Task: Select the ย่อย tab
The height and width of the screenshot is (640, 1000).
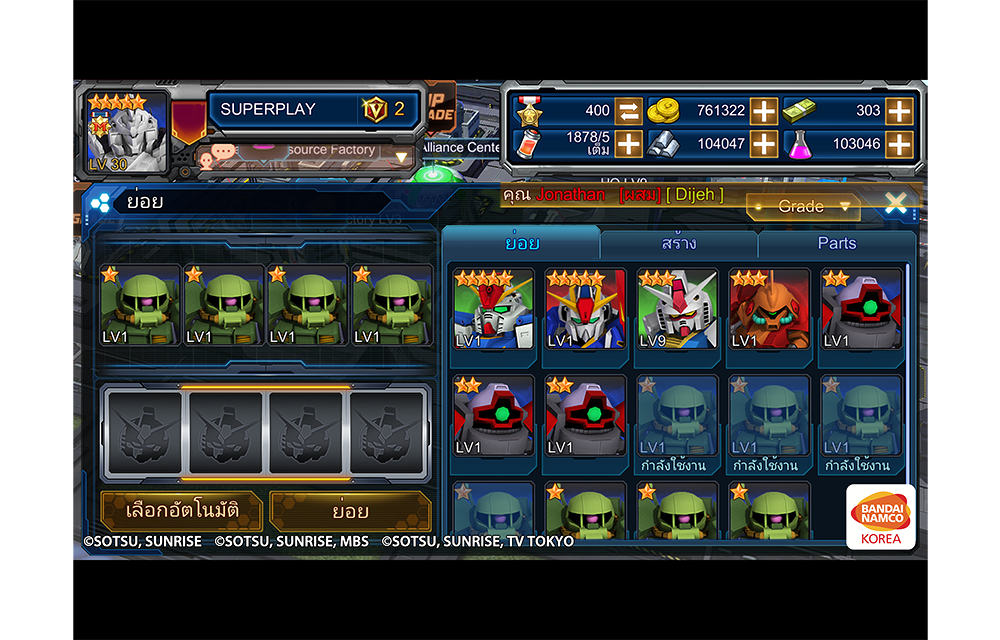Action: point(522,243)
